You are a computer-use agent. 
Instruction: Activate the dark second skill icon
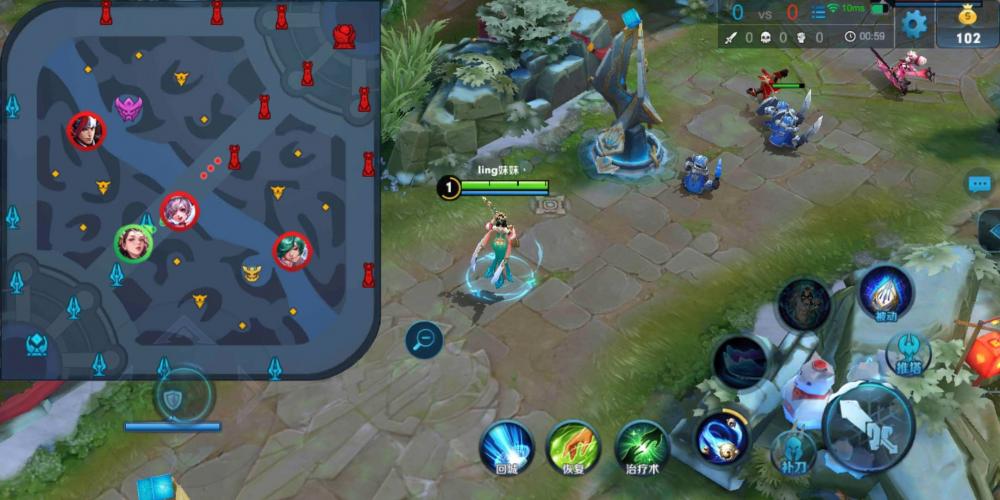click(x=740, y=361)
